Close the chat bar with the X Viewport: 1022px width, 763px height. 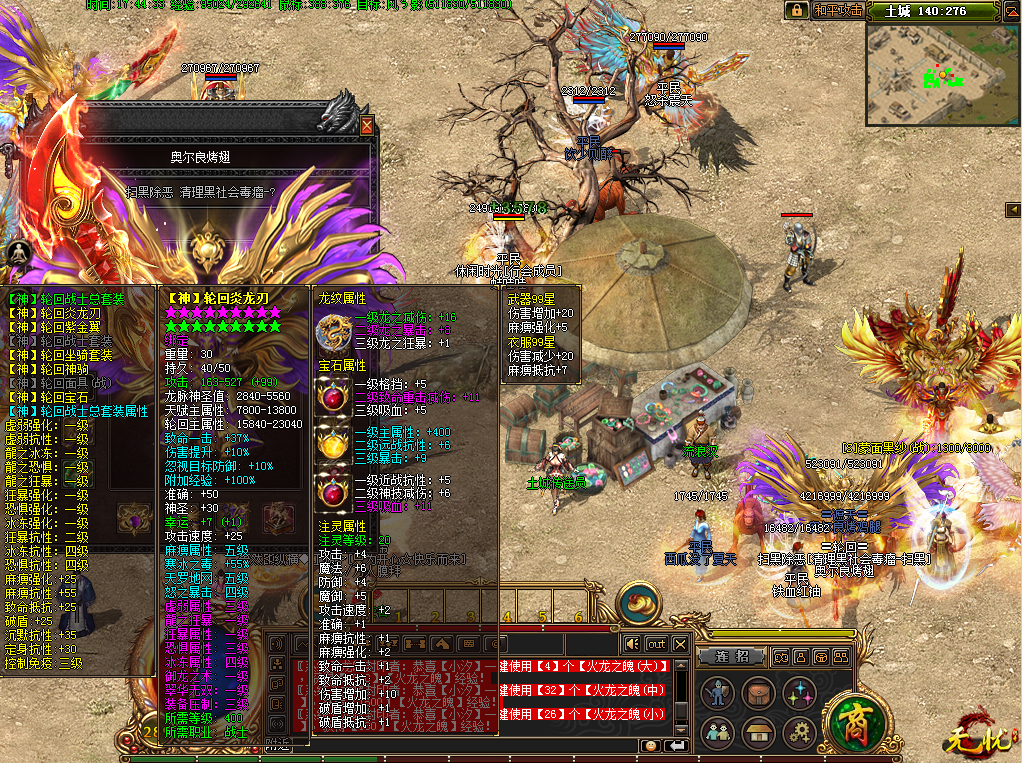click(680, 644)
